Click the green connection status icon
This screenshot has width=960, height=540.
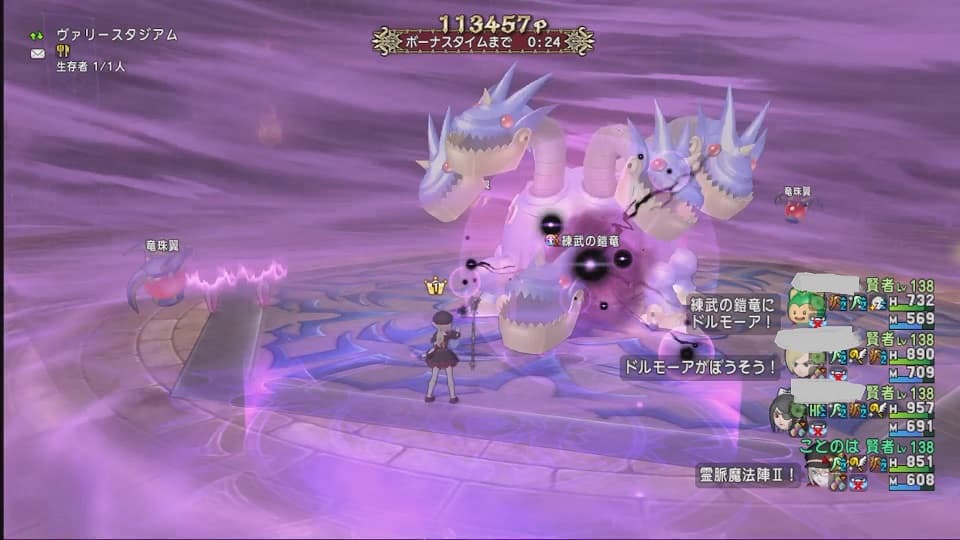(38, 35)
